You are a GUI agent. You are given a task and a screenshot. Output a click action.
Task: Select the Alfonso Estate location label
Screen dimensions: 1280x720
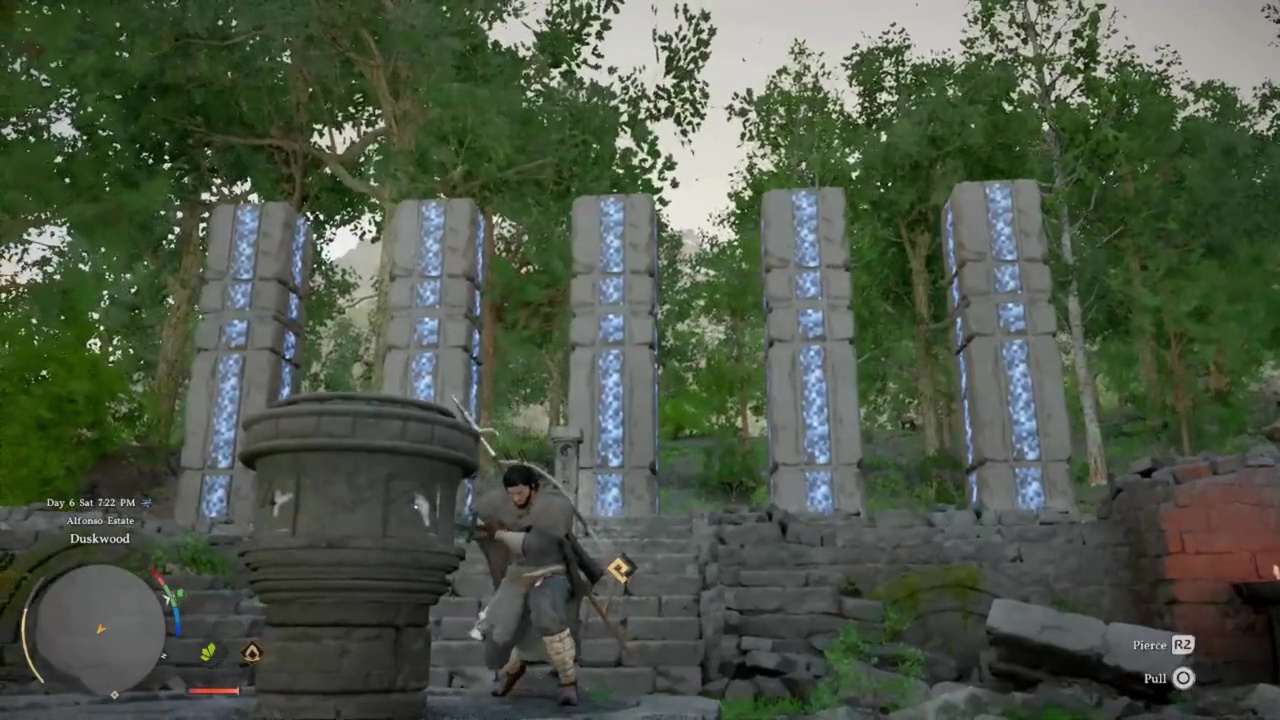tap(99, 521)
